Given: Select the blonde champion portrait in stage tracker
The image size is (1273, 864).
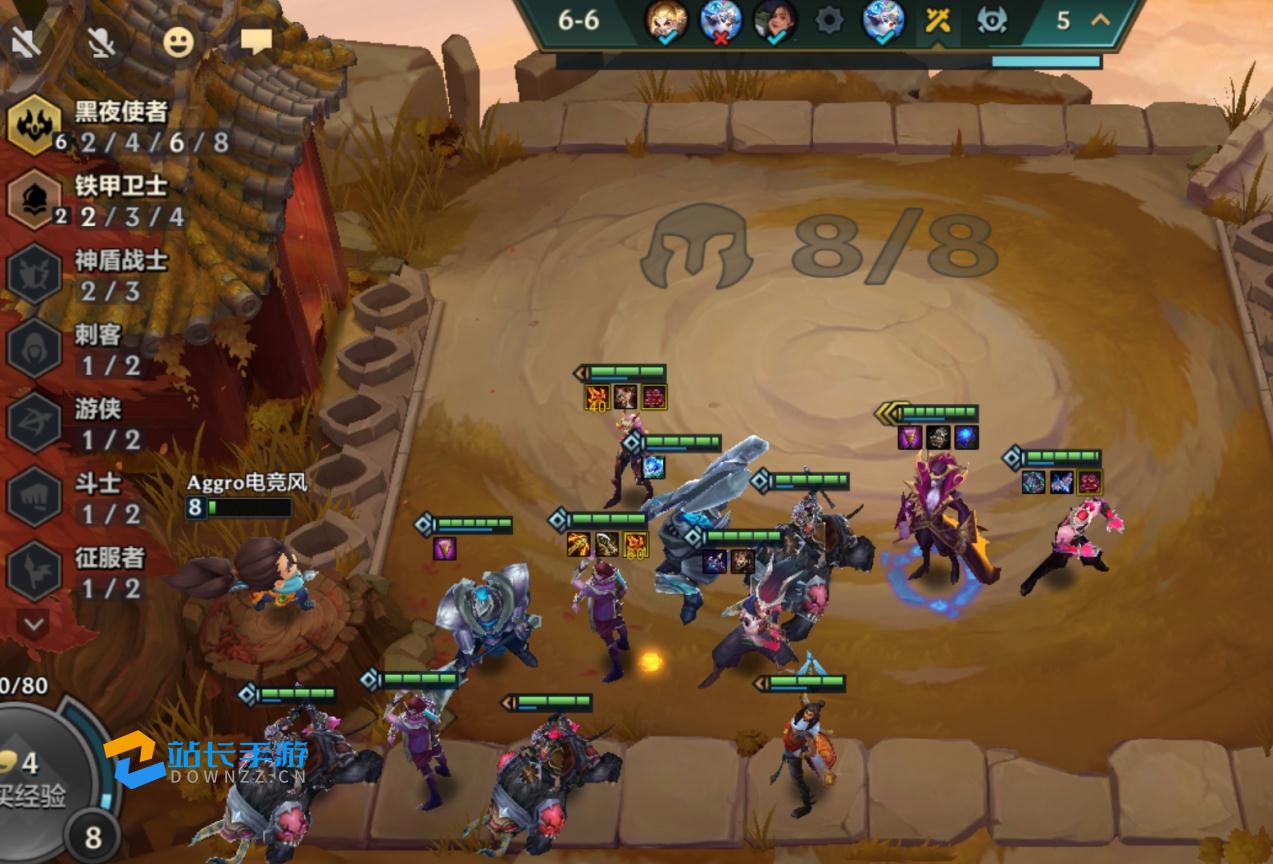Looking at the screenshot, I should point(665,20).
